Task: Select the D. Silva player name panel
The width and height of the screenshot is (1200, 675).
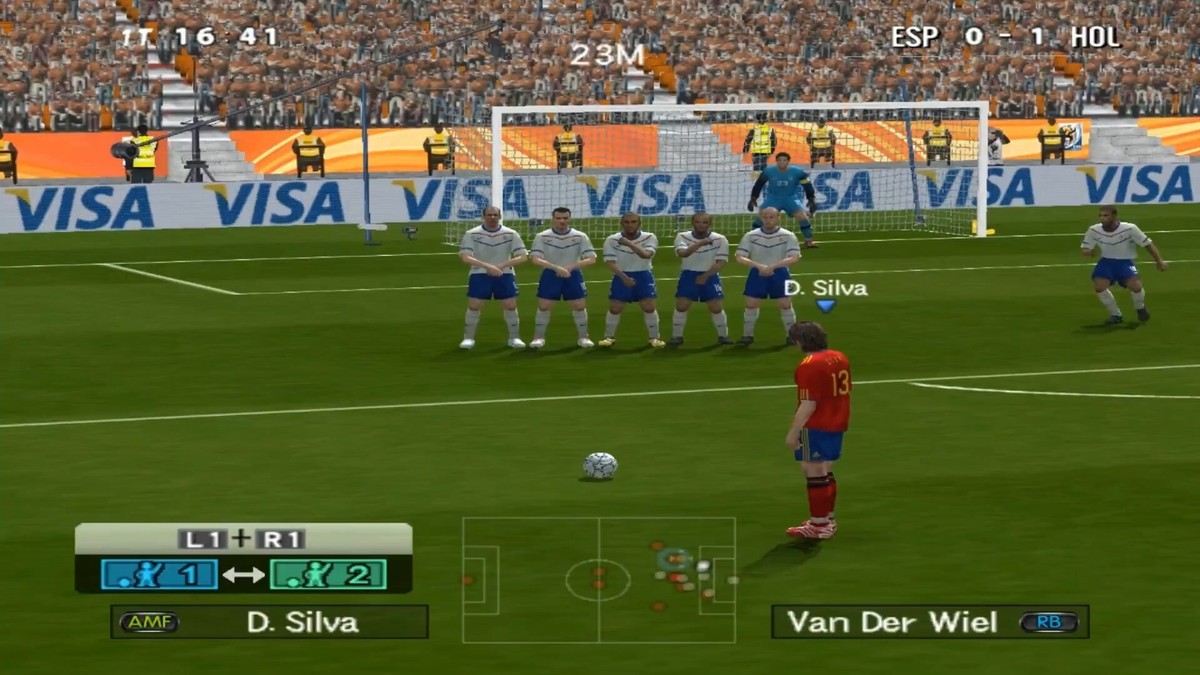Action: coord(269,622)
